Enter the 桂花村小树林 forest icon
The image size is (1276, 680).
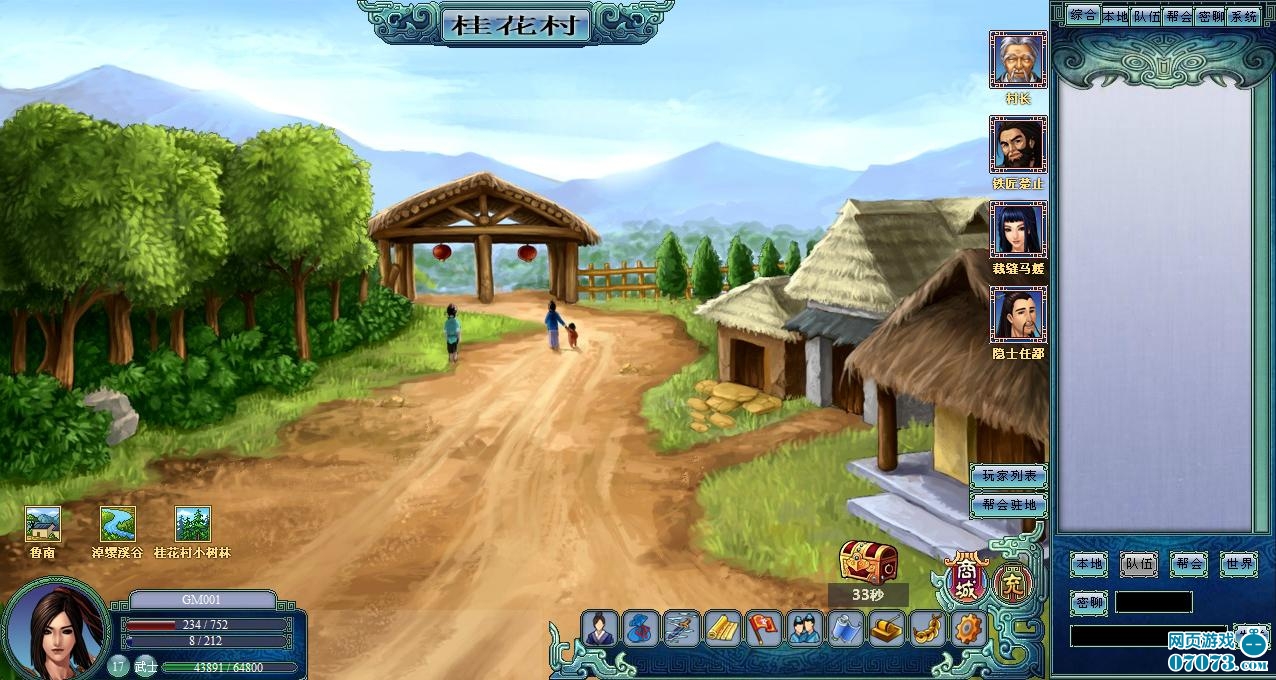(193, 524)
